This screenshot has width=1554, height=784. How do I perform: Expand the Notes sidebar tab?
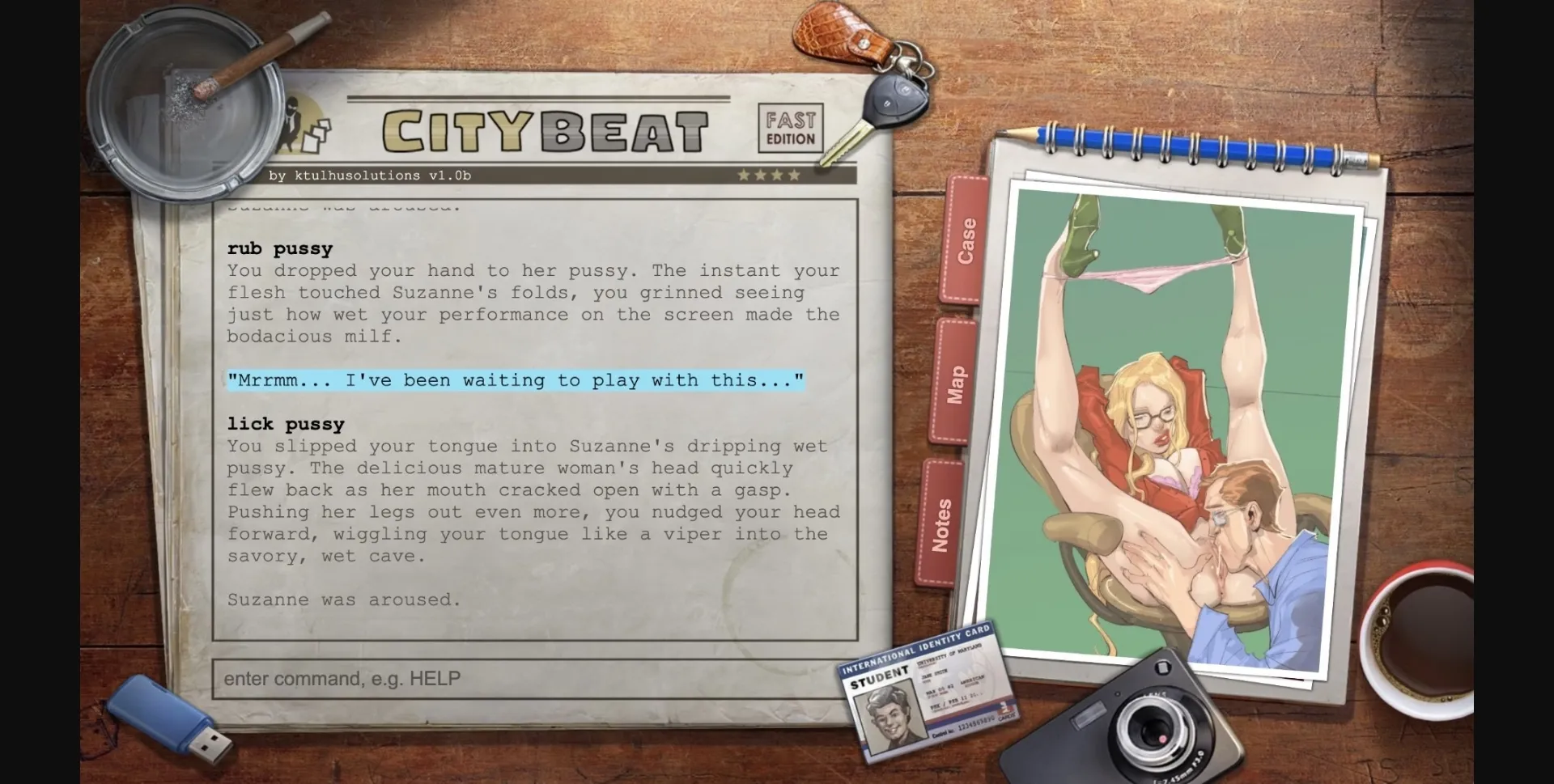tap(942, 522)
